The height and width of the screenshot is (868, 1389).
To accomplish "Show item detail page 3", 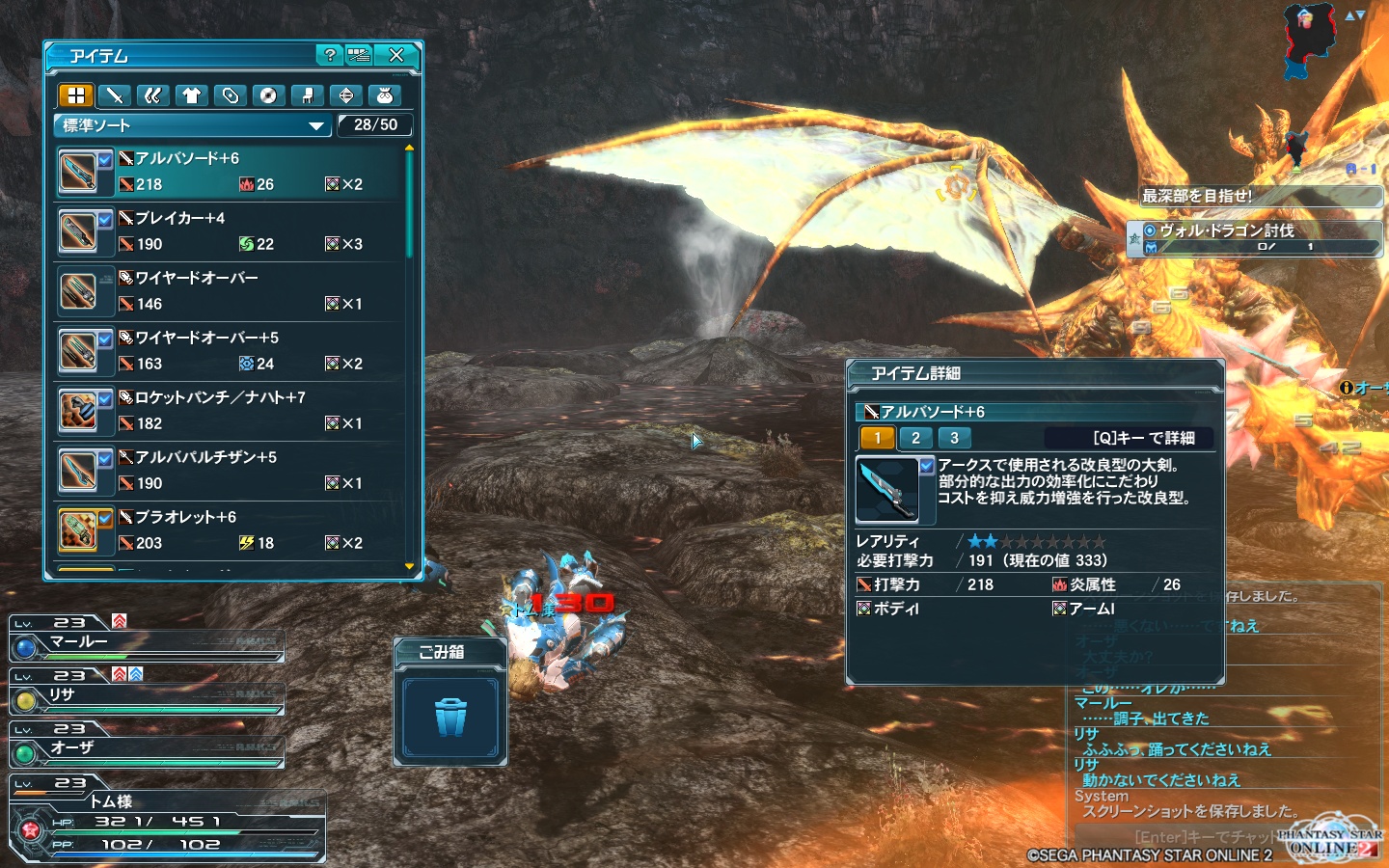I will [x=954, y=438].
